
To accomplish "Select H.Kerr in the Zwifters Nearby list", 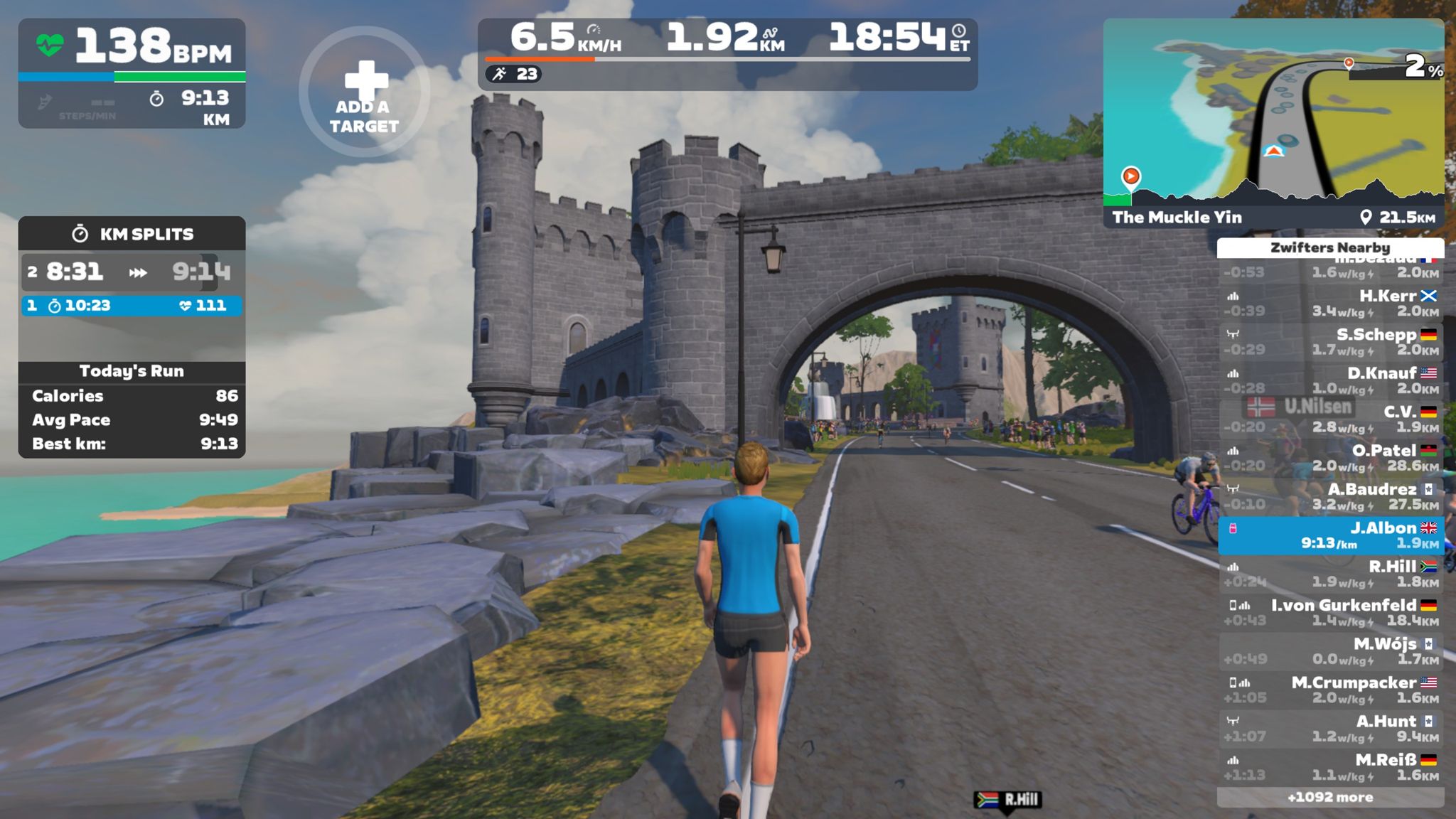I will coord(1330,303).
